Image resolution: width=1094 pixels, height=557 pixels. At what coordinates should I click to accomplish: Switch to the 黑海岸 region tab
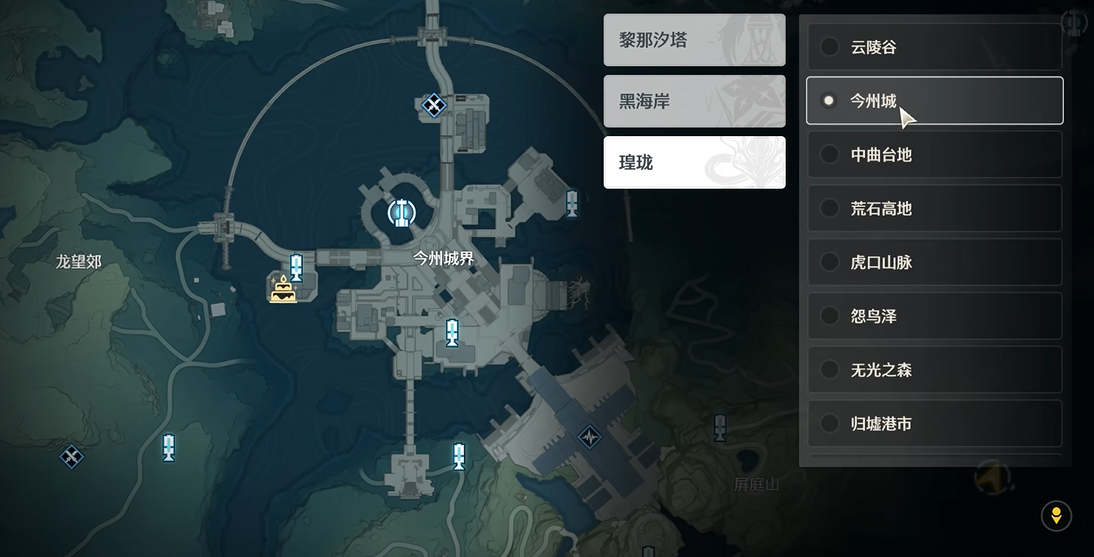[694, 101]
